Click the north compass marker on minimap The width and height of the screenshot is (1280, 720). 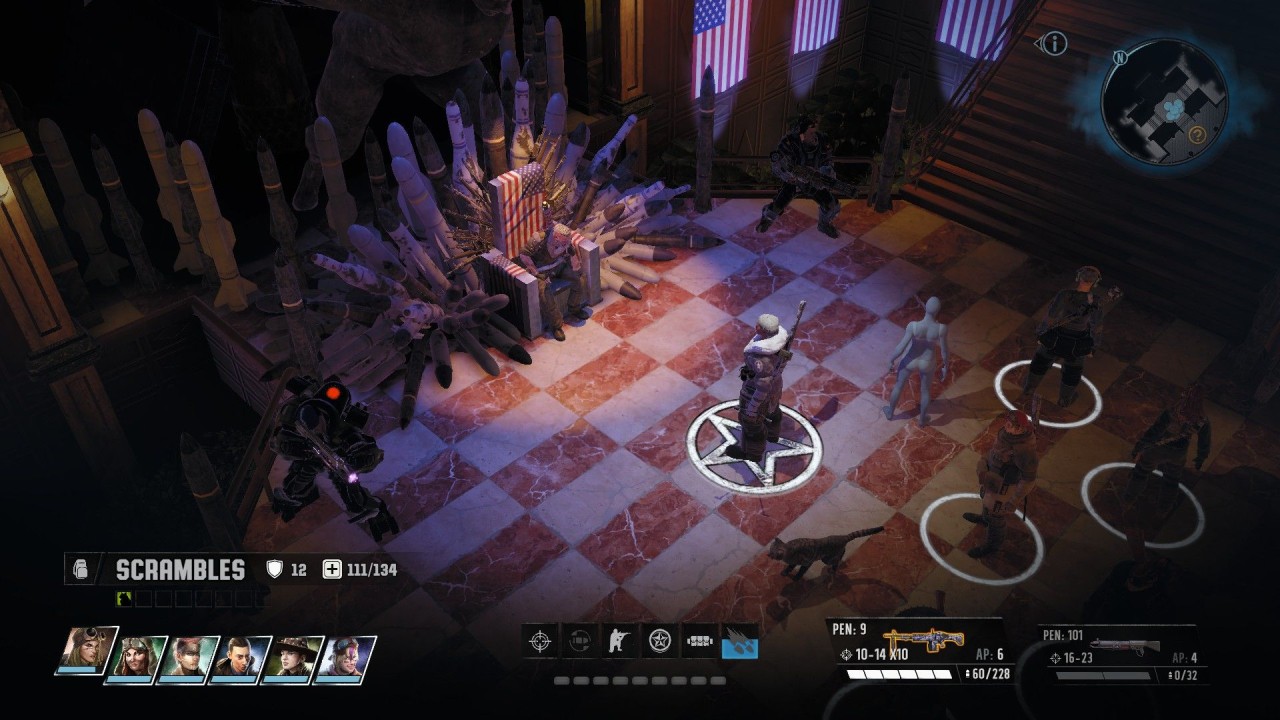tap(1120, 58)
